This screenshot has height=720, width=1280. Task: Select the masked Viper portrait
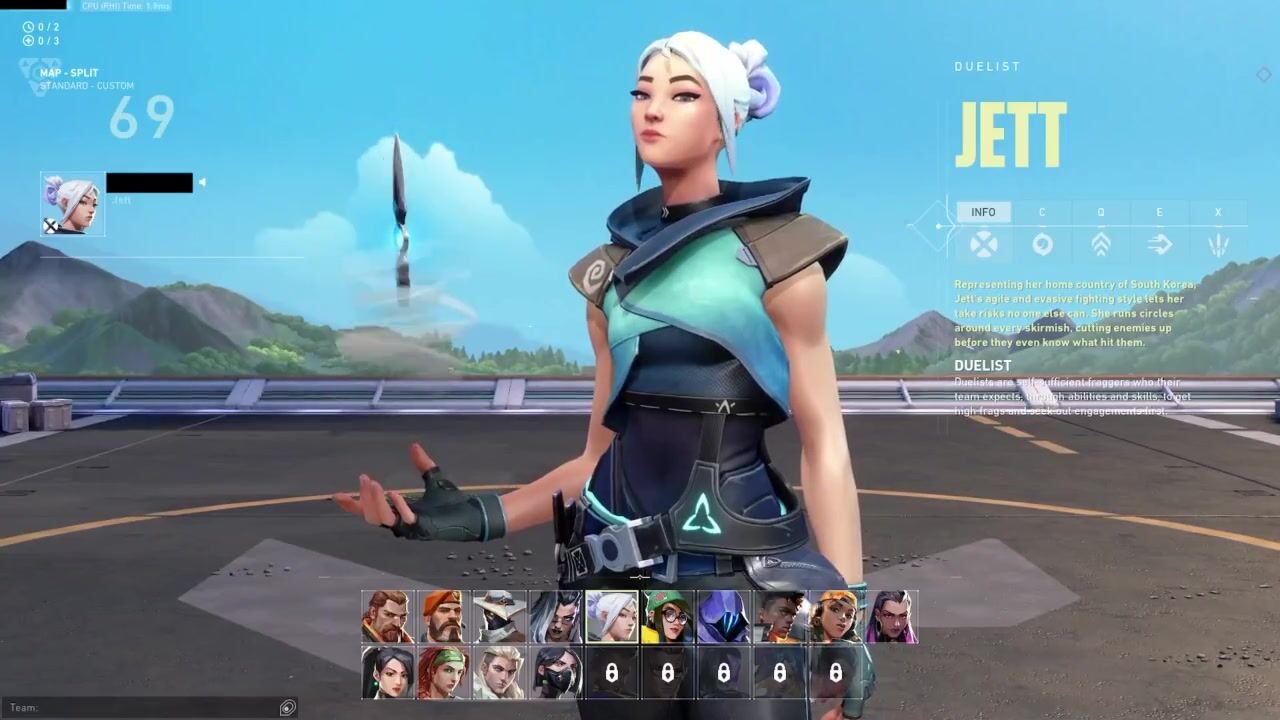[555, 672]
